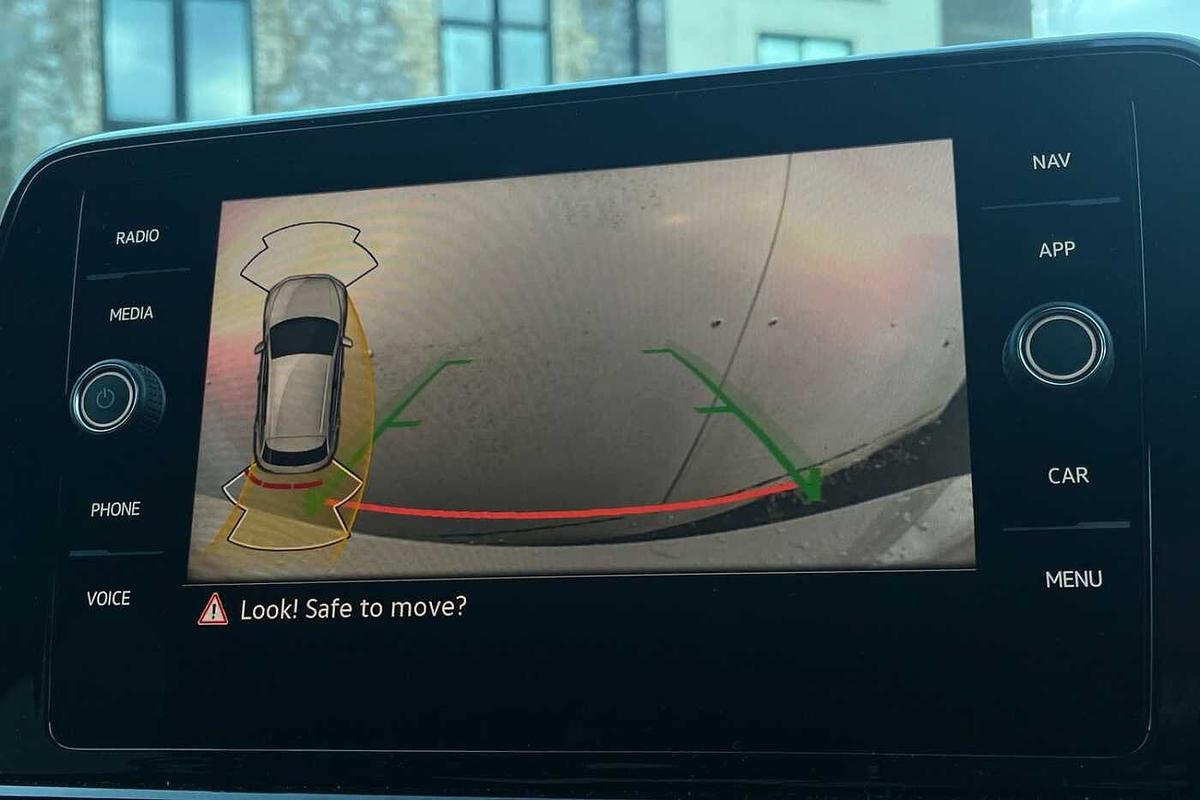The width and height of the screenshot is (1200, 800).
Task: Switch to the MEDIA source
Action: [x=131, y=314]
